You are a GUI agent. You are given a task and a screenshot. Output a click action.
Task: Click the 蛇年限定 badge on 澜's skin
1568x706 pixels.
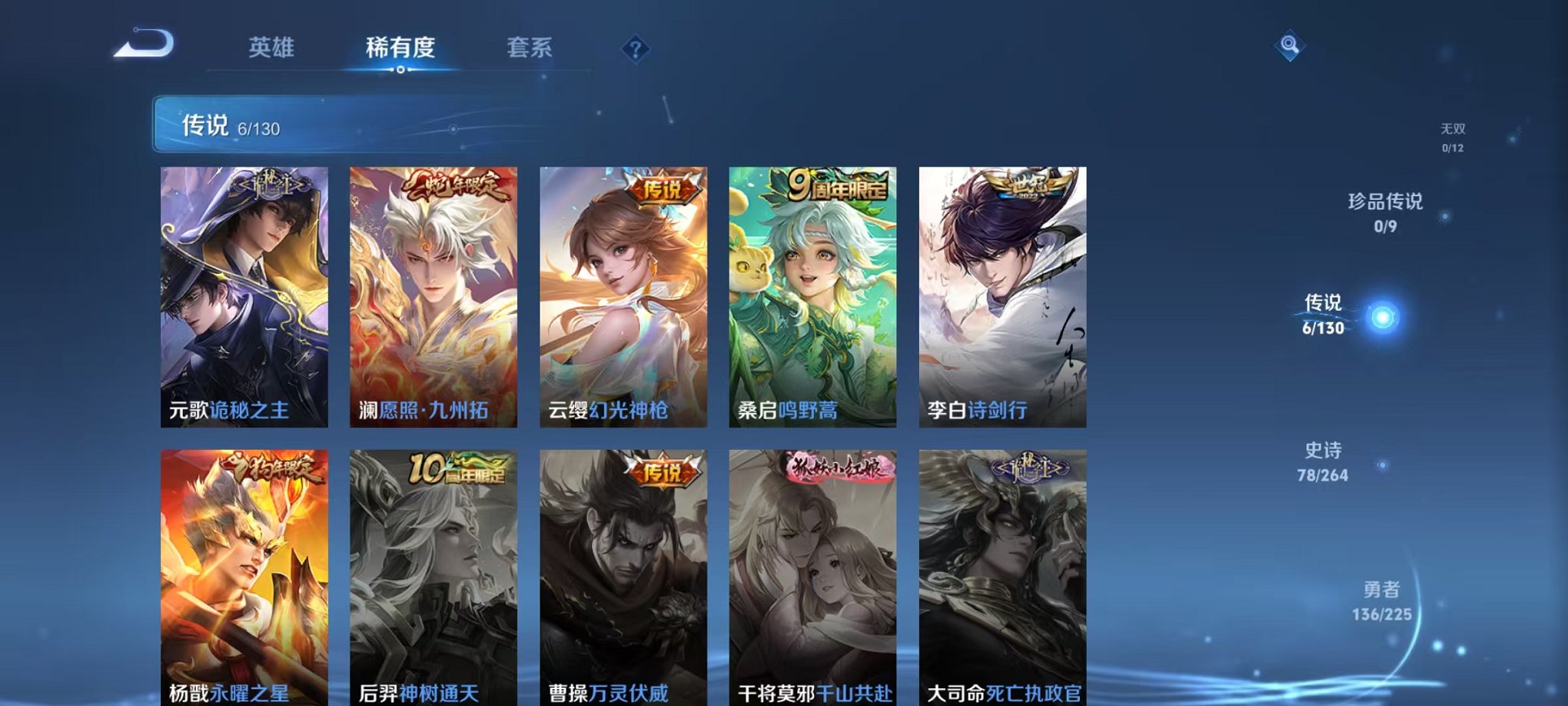pyautogui.click(x=450, y=188)
